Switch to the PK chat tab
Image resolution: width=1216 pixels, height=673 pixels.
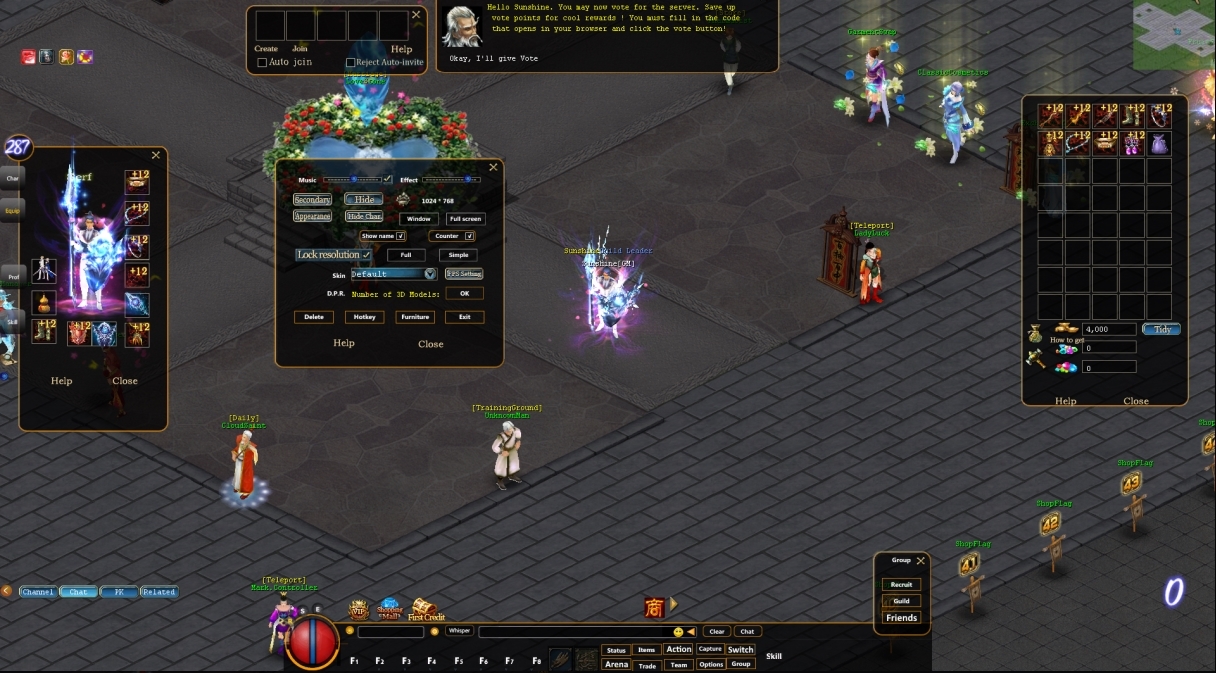[x=119, y=592]
